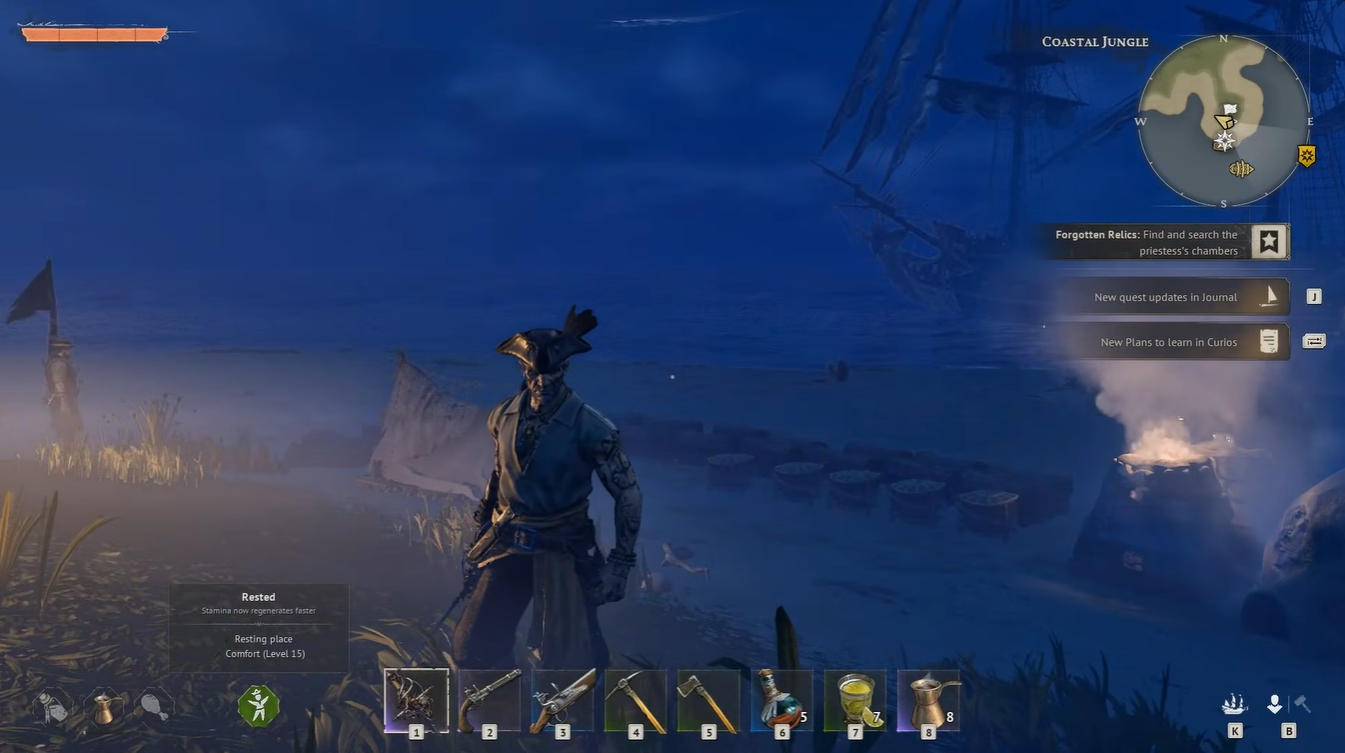Use the coffee pot in slot 8
Viewport: 1345px width, 753px height.
[927, 697]
